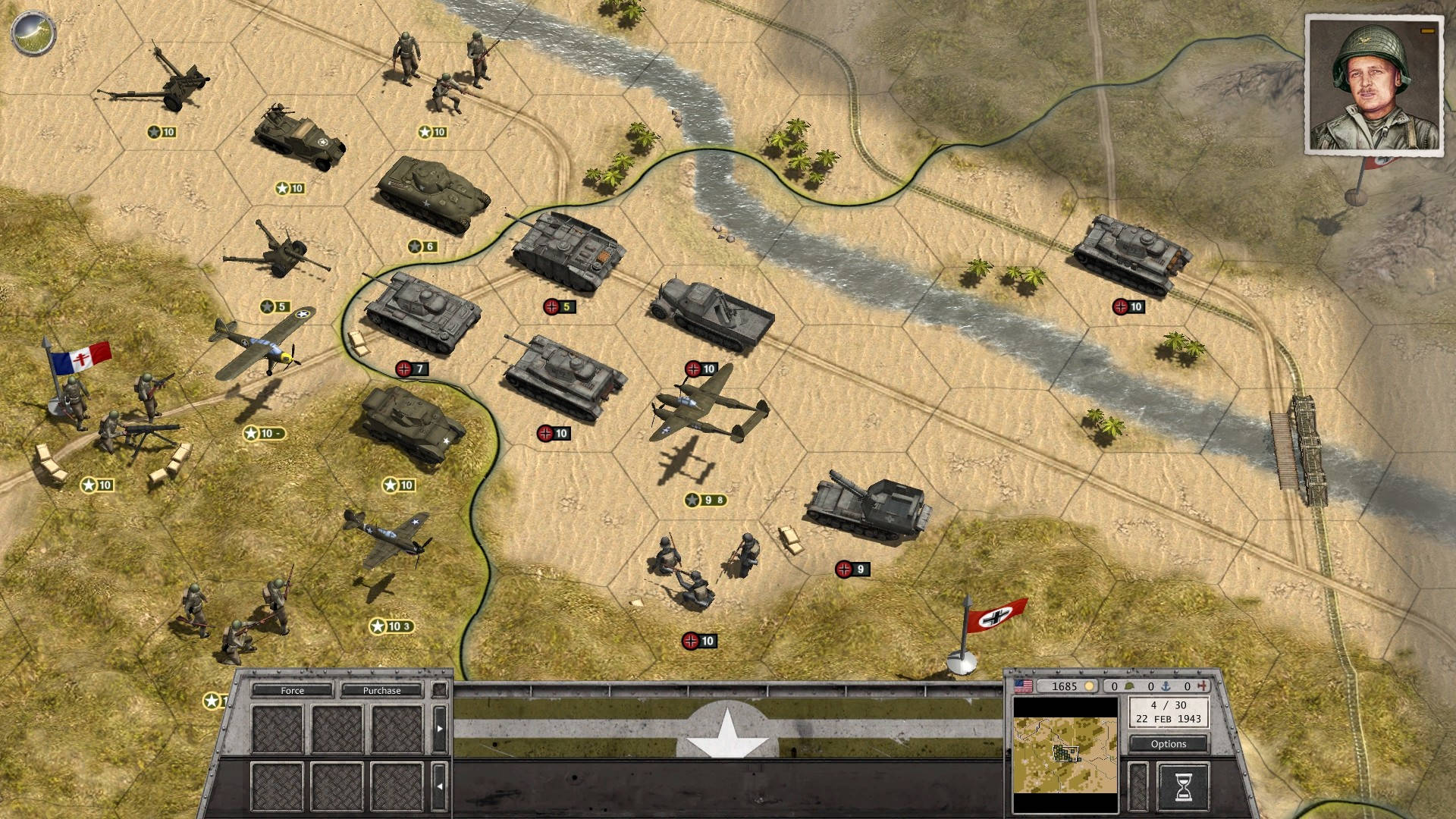Click the coin icon beside 1685
Viewport: 1456px width, 819px height.
tap(1090, 686)
